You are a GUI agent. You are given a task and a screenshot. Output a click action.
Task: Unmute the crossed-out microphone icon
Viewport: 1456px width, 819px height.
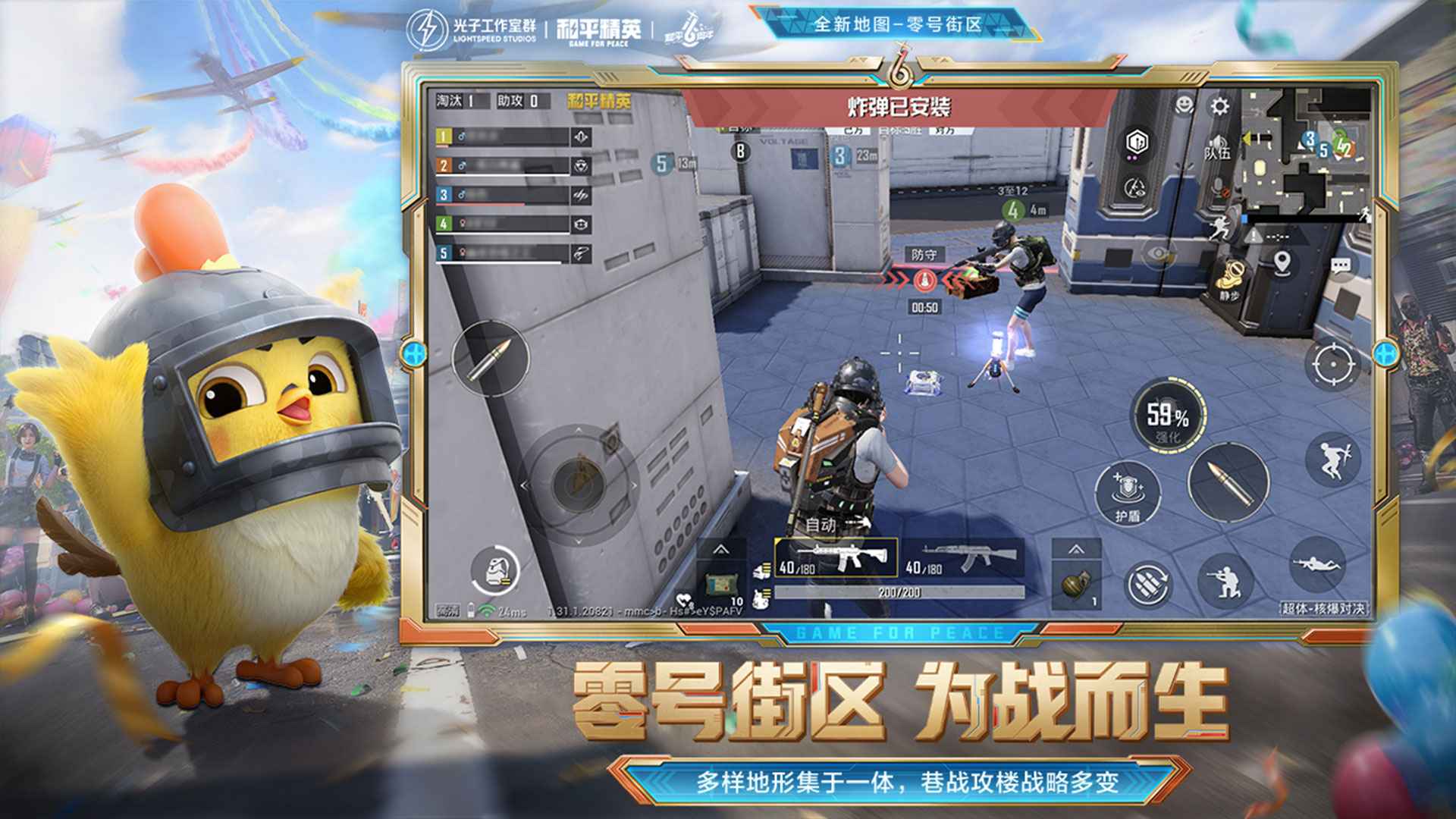[x=1218, y=187]
